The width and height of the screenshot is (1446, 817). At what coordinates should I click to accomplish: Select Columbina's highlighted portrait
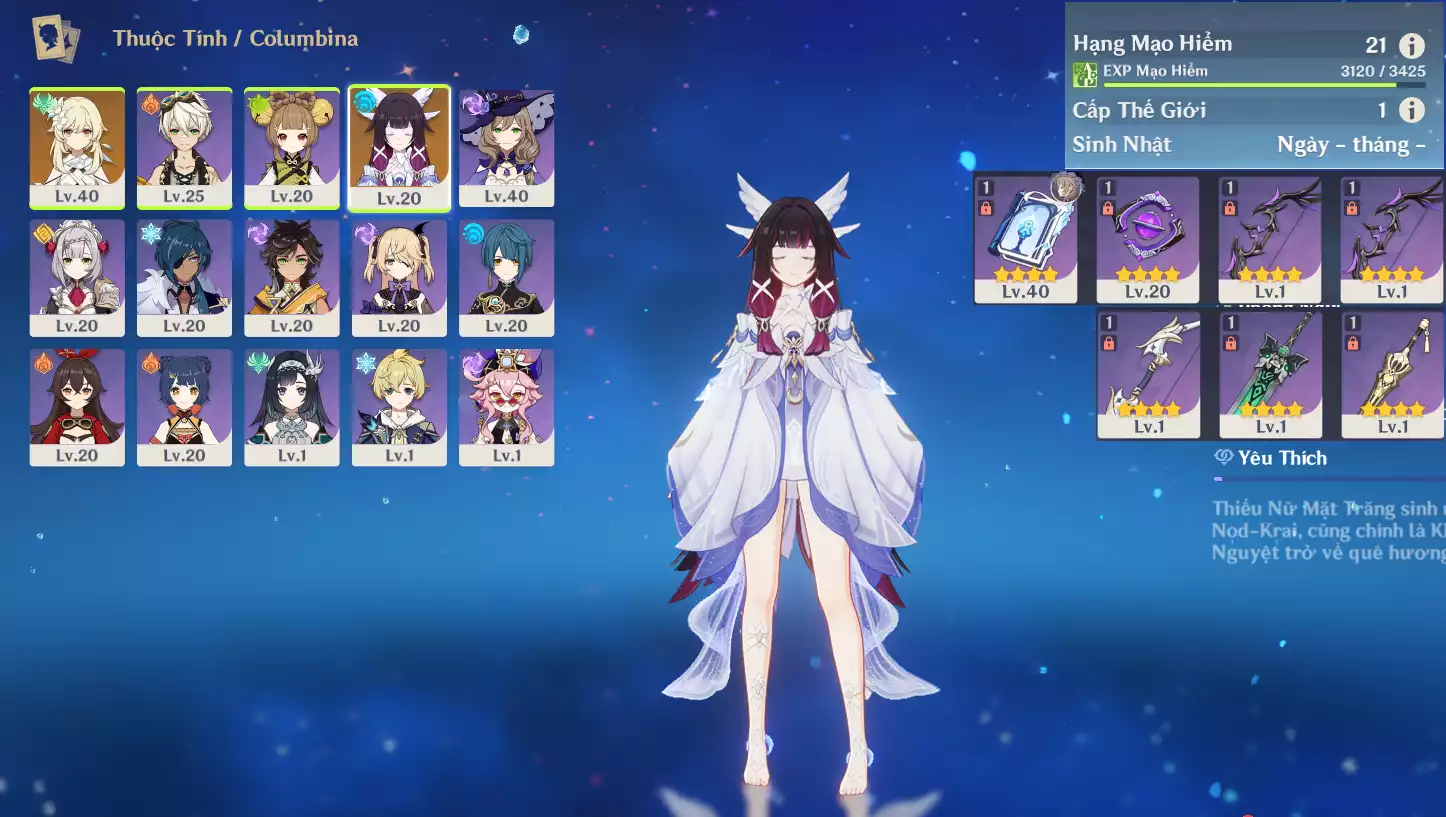click(x=399, y=148)
